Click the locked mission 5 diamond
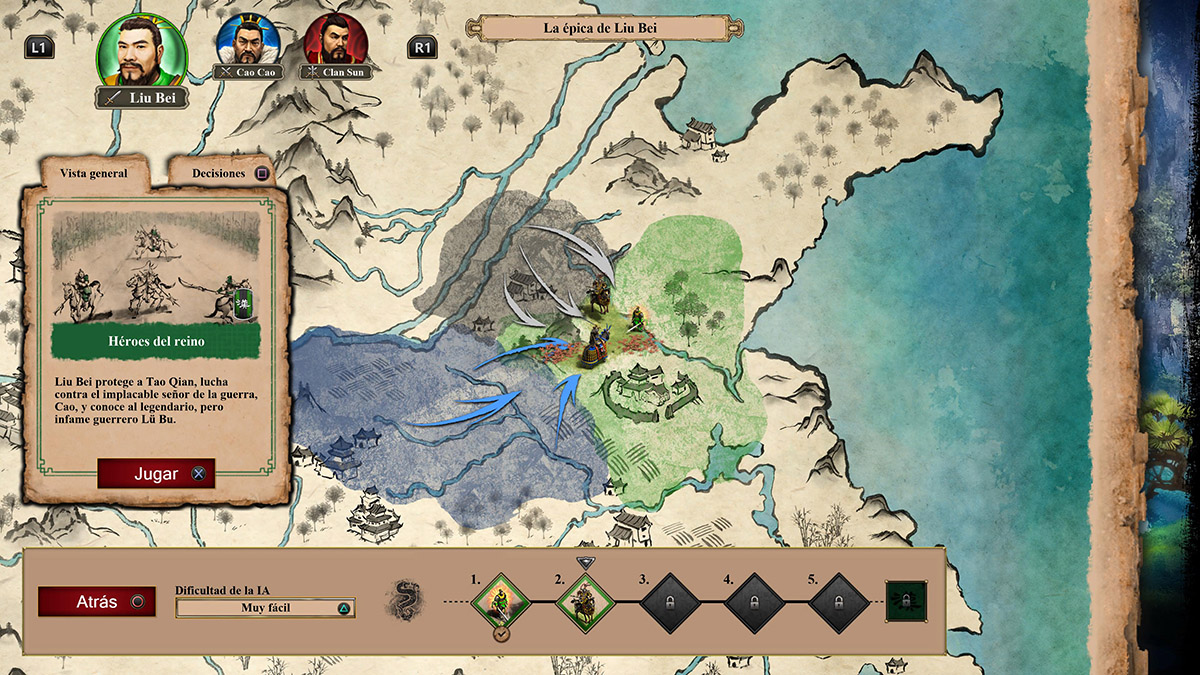1200x675 pixels. 836,602
